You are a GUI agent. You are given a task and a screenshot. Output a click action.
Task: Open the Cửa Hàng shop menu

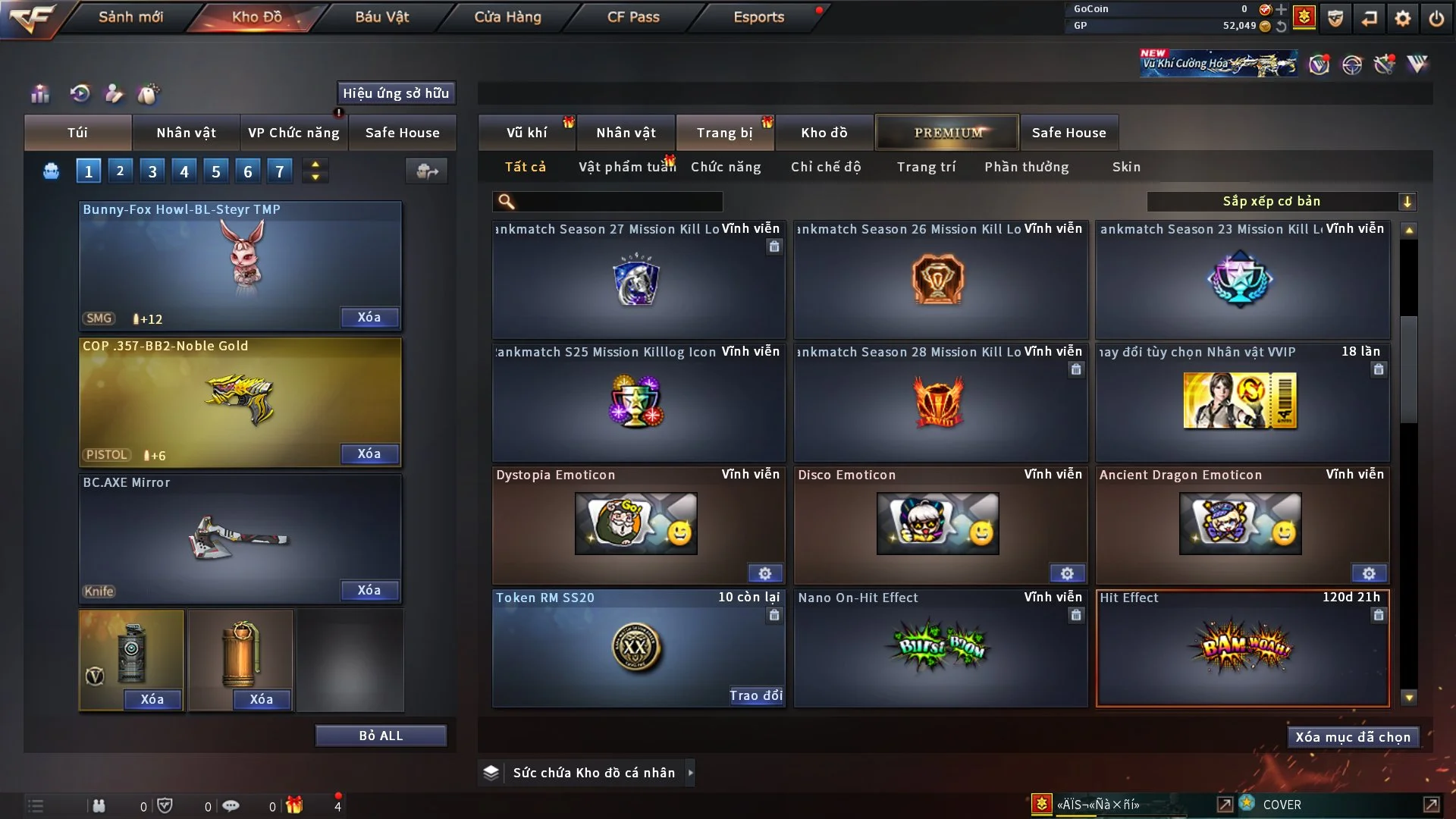pos(507,17)
